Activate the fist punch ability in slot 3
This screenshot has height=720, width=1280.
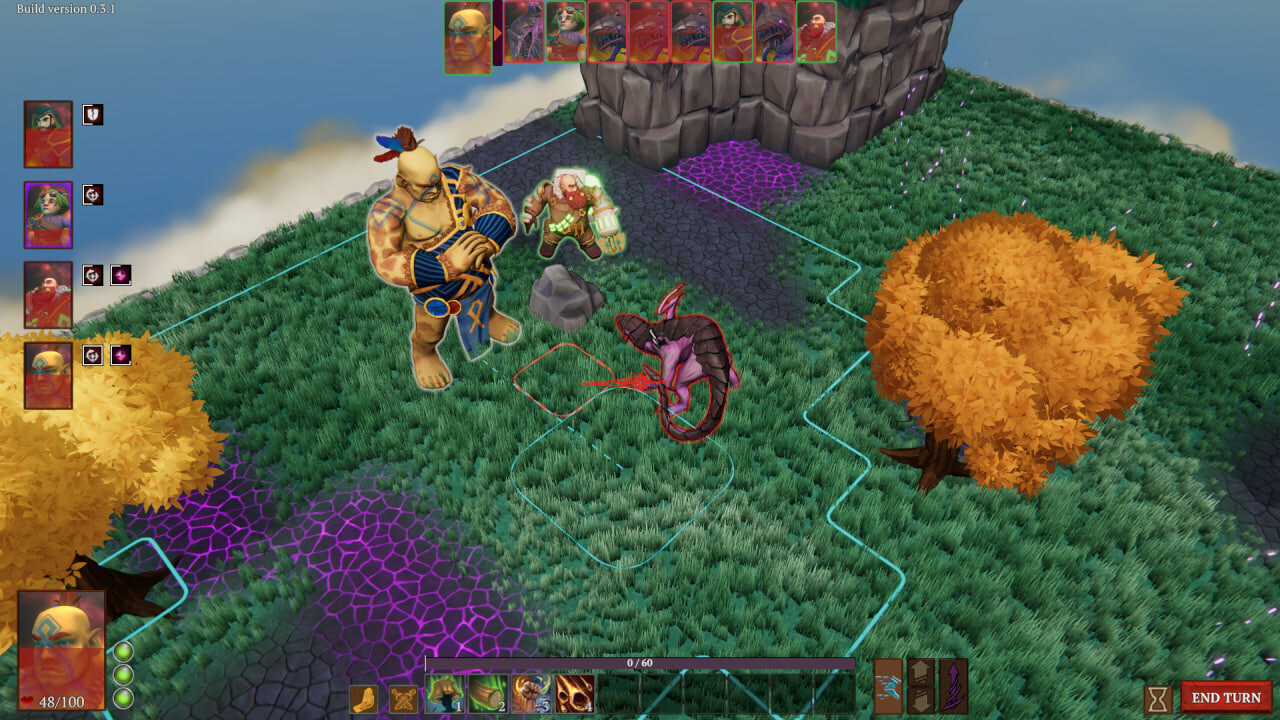(532, 694)
